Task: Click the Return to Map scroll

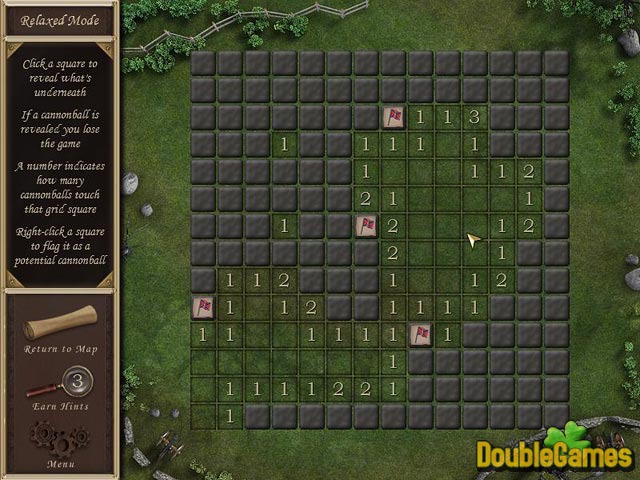Action: coord(61,323)
